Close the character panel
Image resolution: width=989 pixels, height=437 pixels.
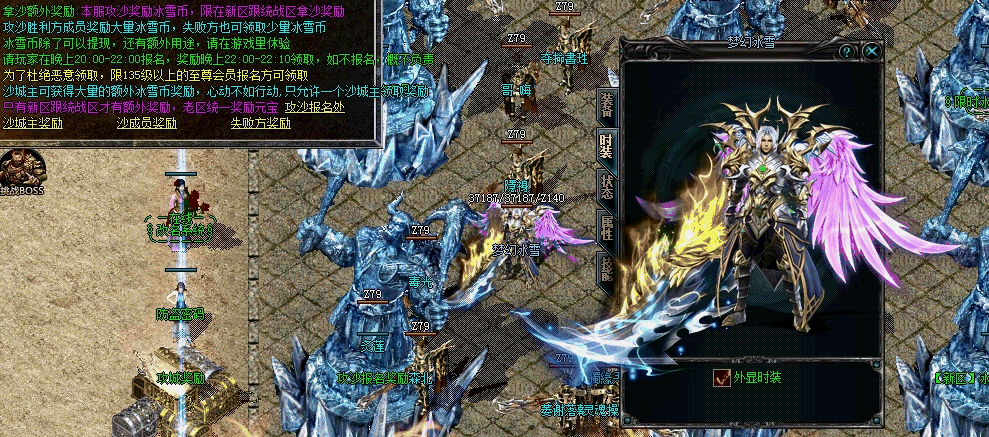coord(873,51)
